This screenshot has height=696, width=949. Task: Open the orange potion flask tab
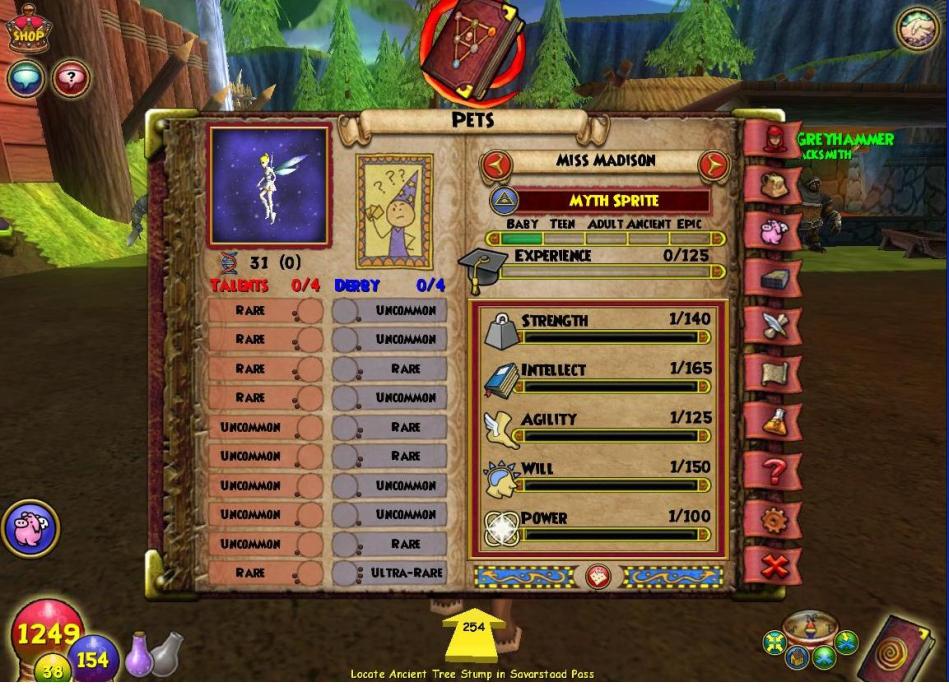(x=773, y=421)
